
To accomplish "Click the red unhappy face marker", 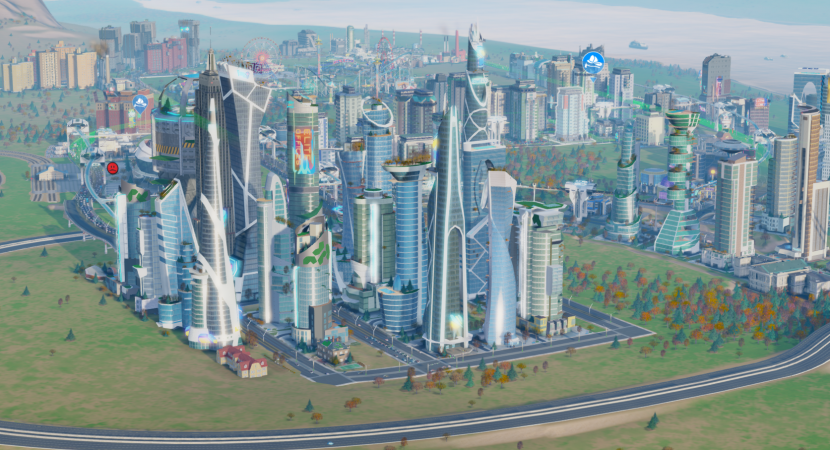I will click(x=112, y=168).
